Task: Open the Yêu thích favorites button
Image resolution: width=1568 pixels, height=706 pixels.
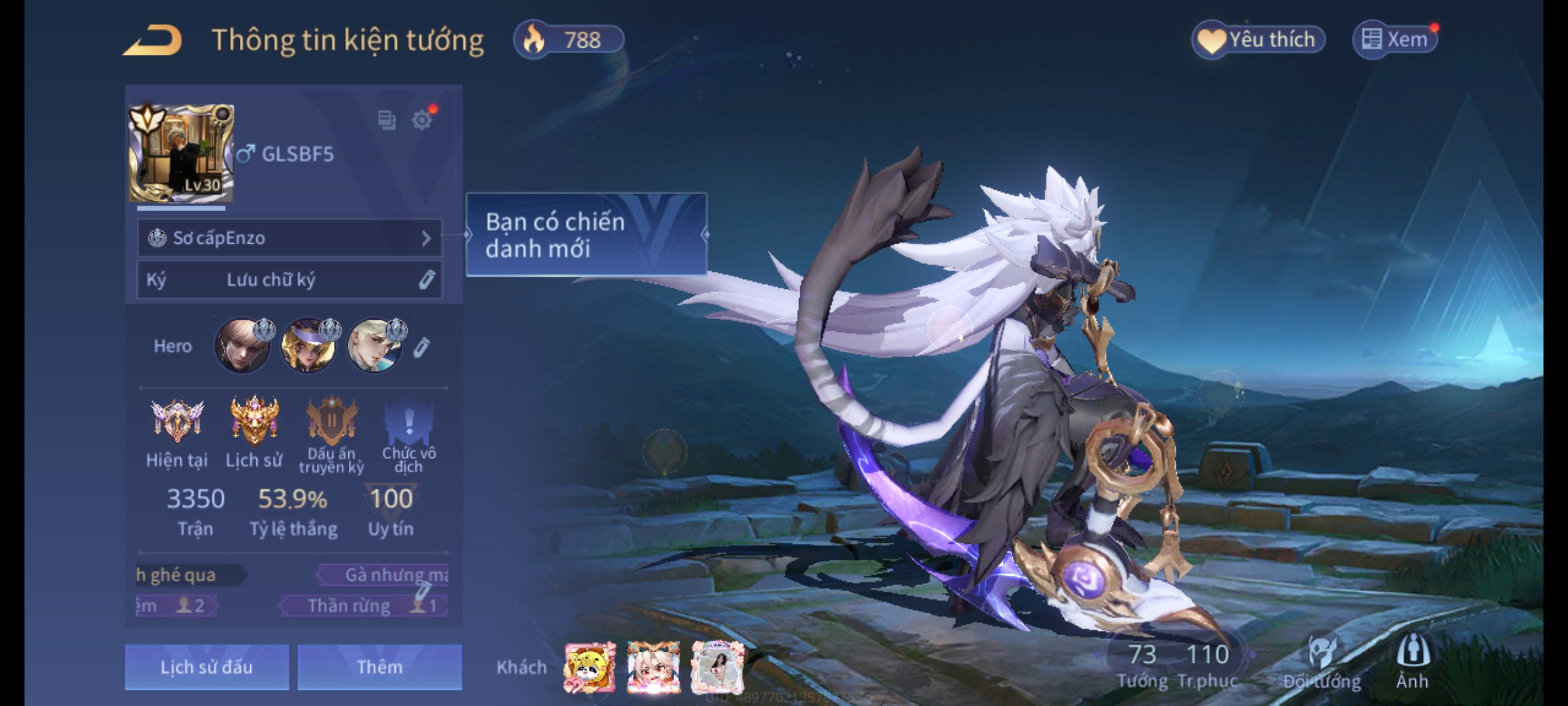Action: coord(1258,40)
